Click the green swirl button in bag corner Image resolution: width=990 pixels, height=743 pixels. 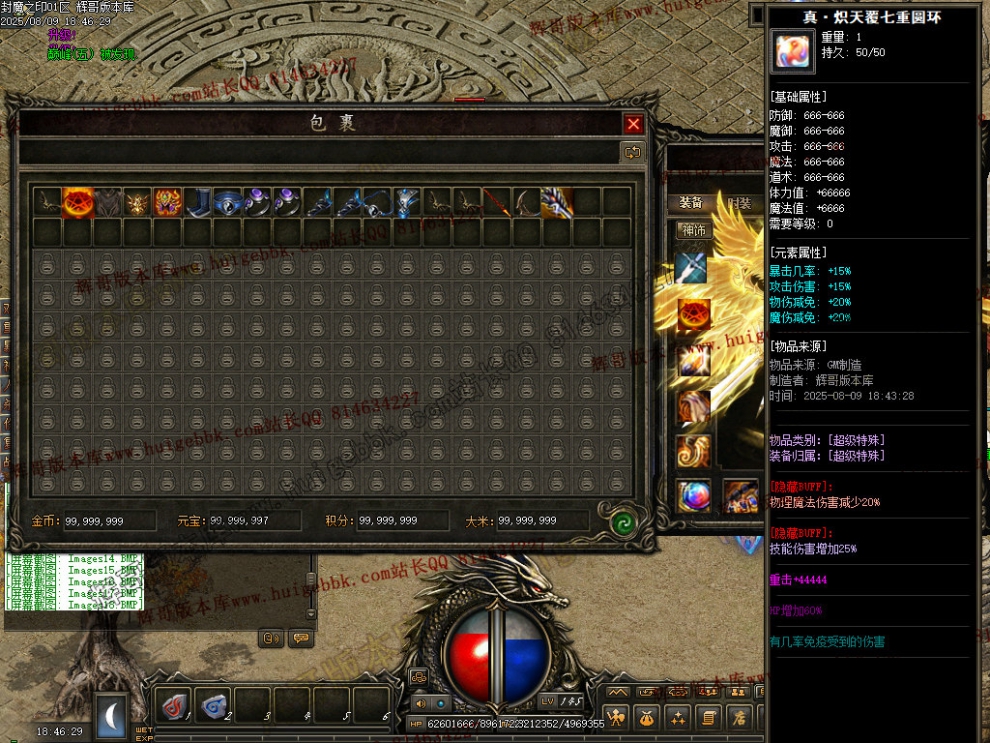[x=625, y=521]
